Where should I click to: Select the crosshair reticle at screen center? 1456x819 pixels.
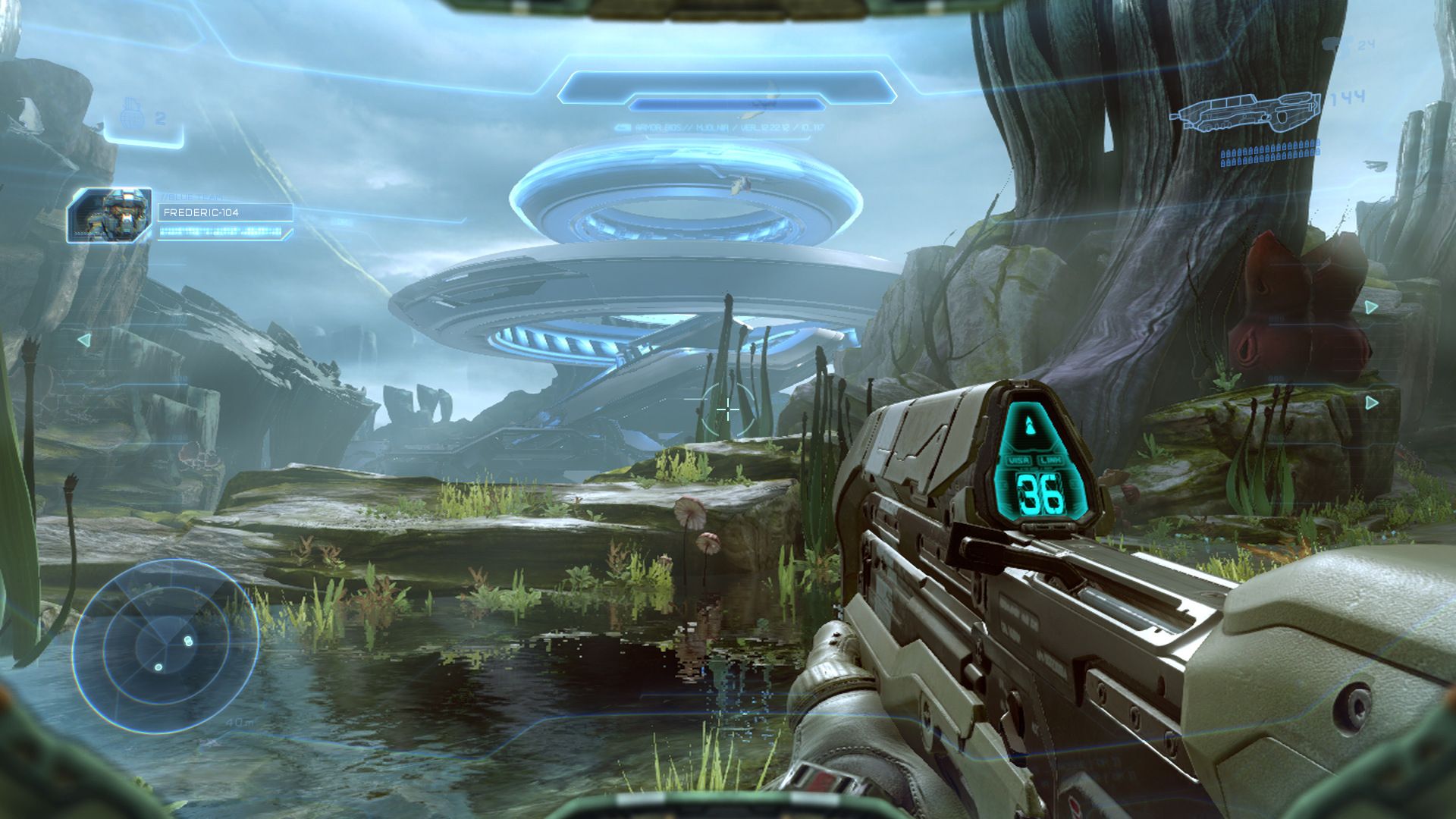tap(726, 409)
